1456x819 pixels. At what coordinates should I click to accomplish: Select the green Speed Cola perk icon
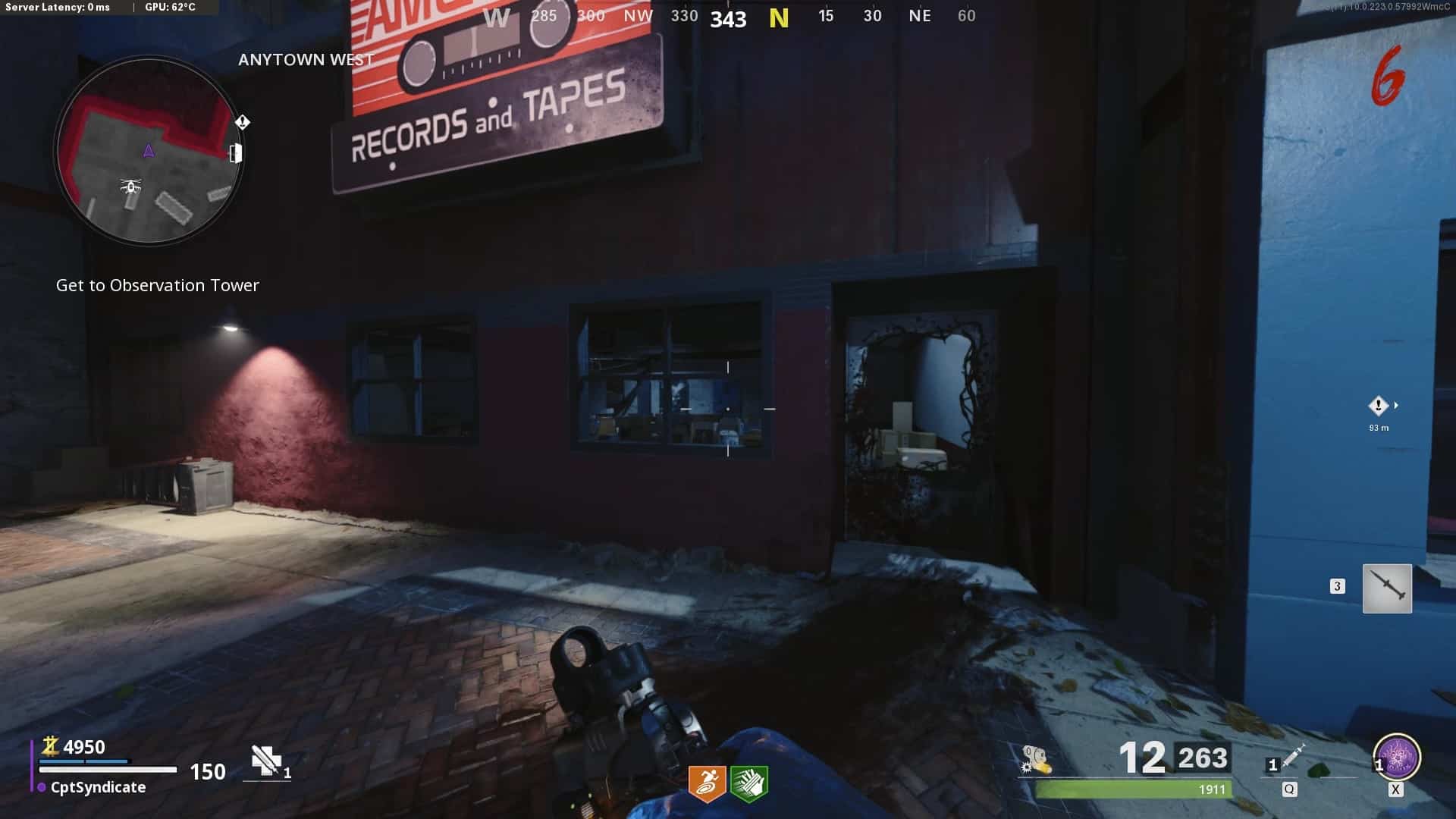(x=749, y=783)
